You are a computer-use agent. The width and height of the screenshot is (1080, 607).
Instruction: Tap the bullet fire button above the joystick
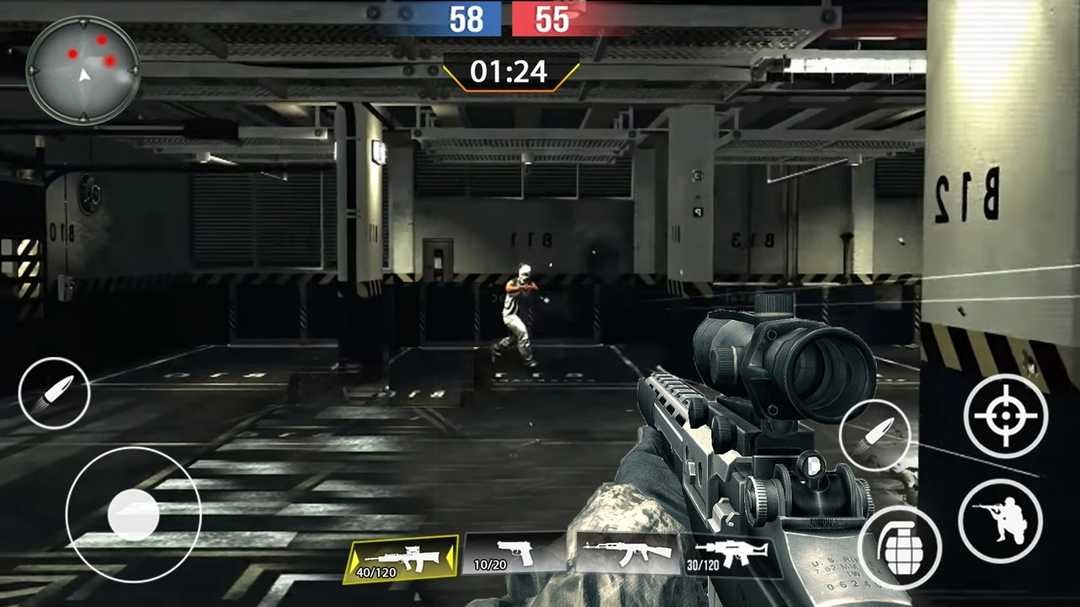[x=54, y=393]
